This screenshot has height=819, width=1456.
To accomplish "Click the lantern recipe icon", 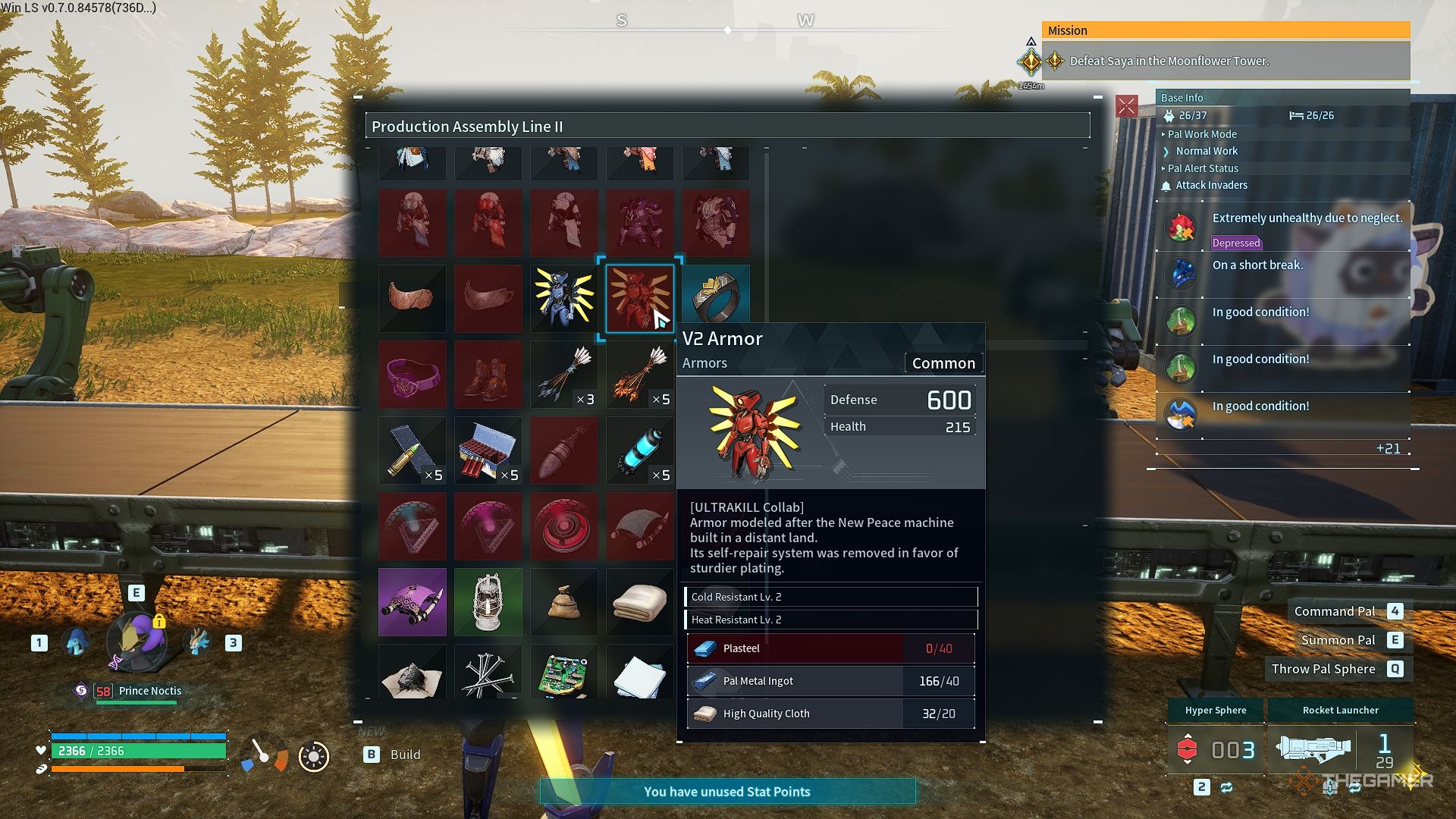I will click(488, 601).
